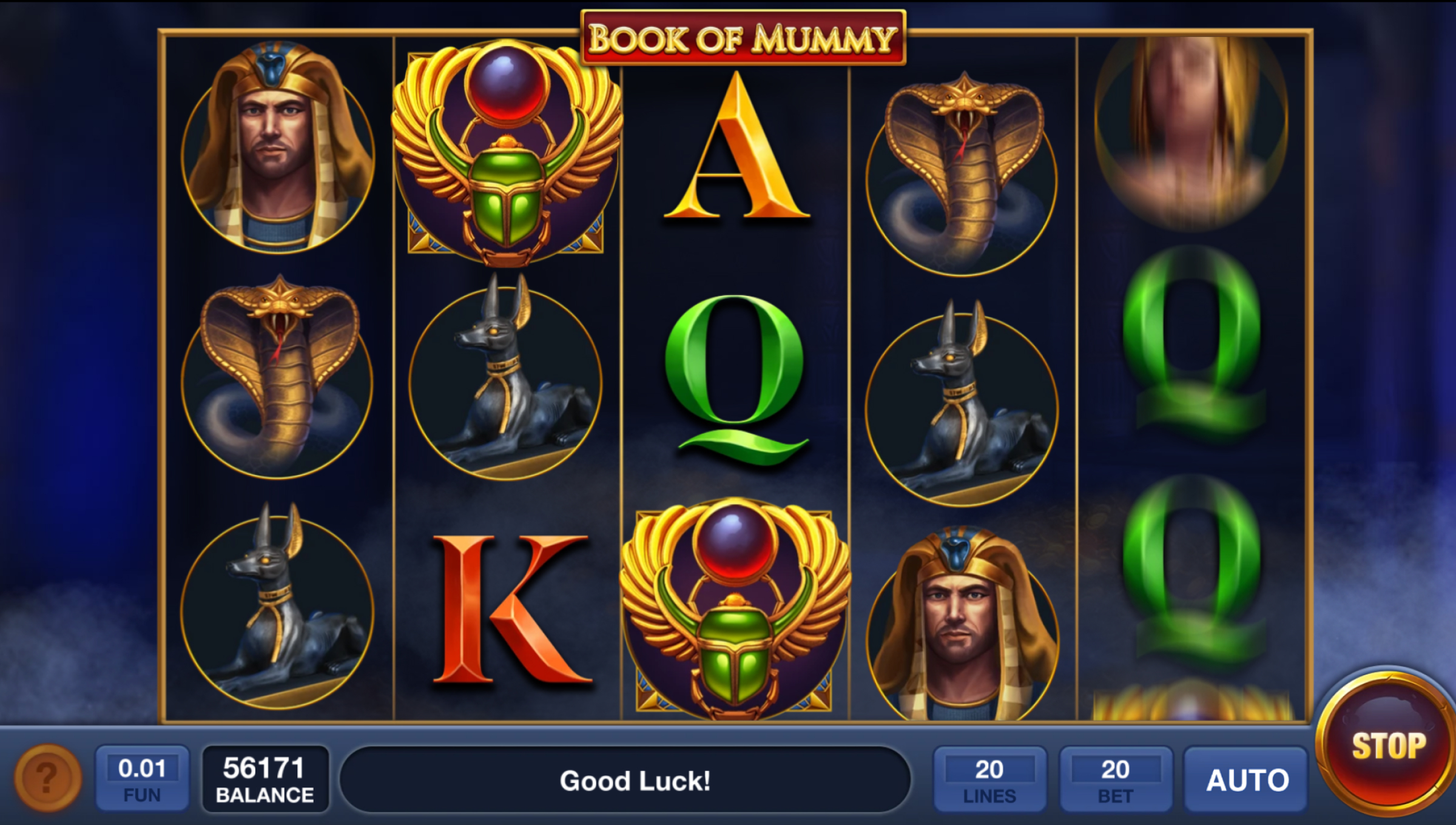Open the question mark help button
This screenshot has width=1456, height=825.
[47, 777]
